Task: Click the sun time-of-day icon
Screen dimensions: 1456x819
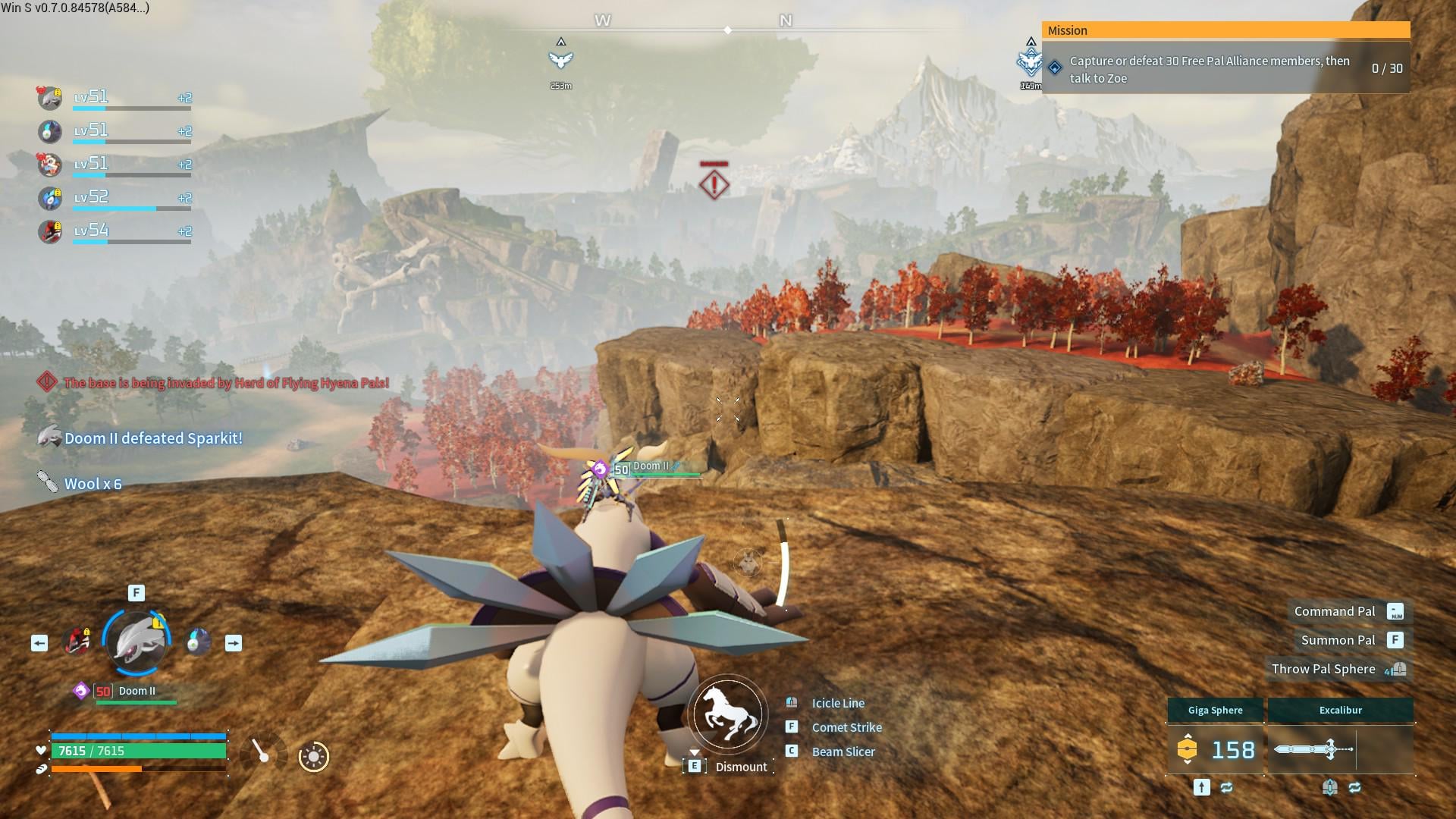Action: [313, 757]
